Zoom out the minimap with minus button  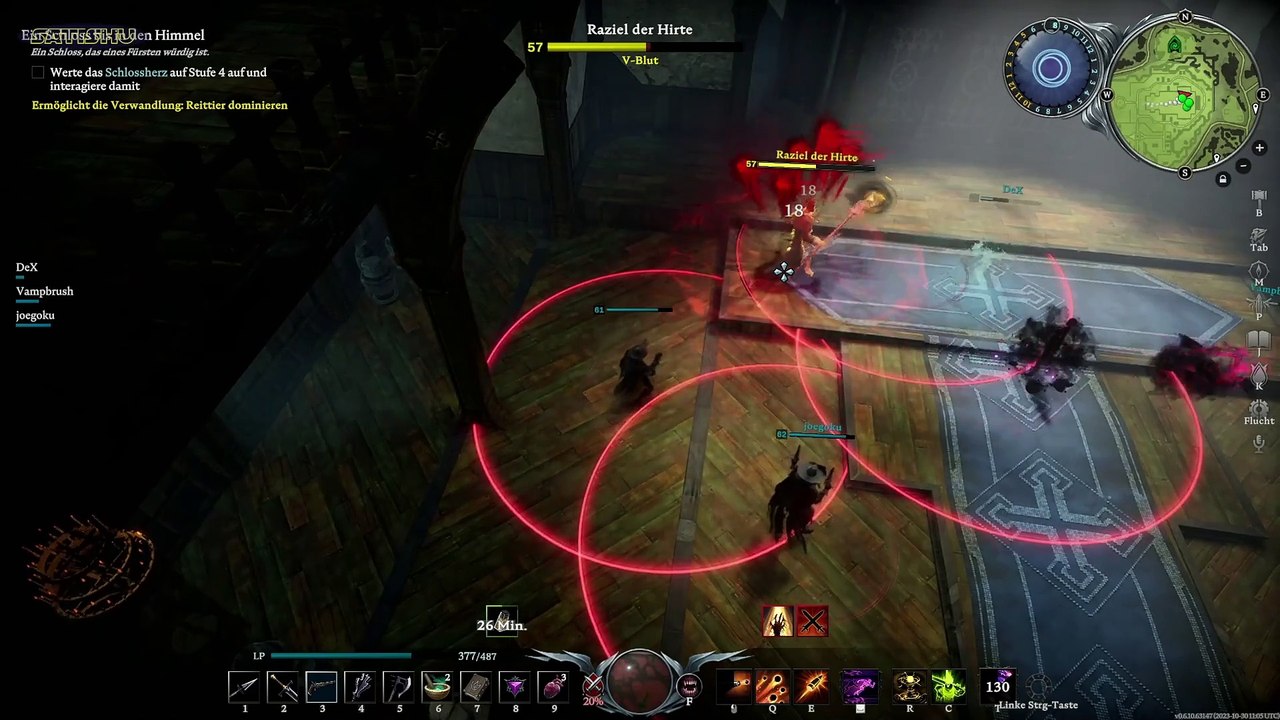(x=1243, y=165)
